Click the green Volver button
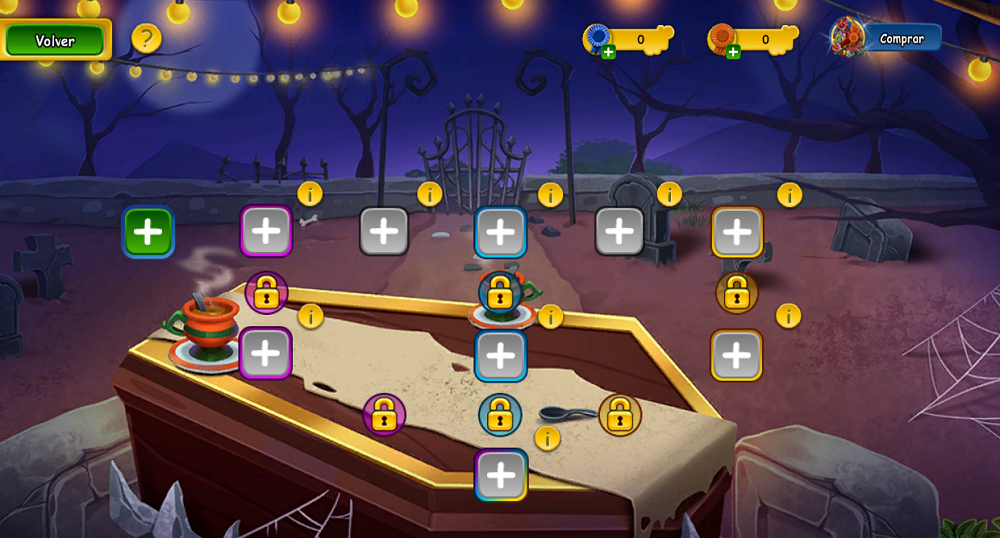The height and width of the screenshot is (538, 1000). pyautogui.click(x=55, y=40)
